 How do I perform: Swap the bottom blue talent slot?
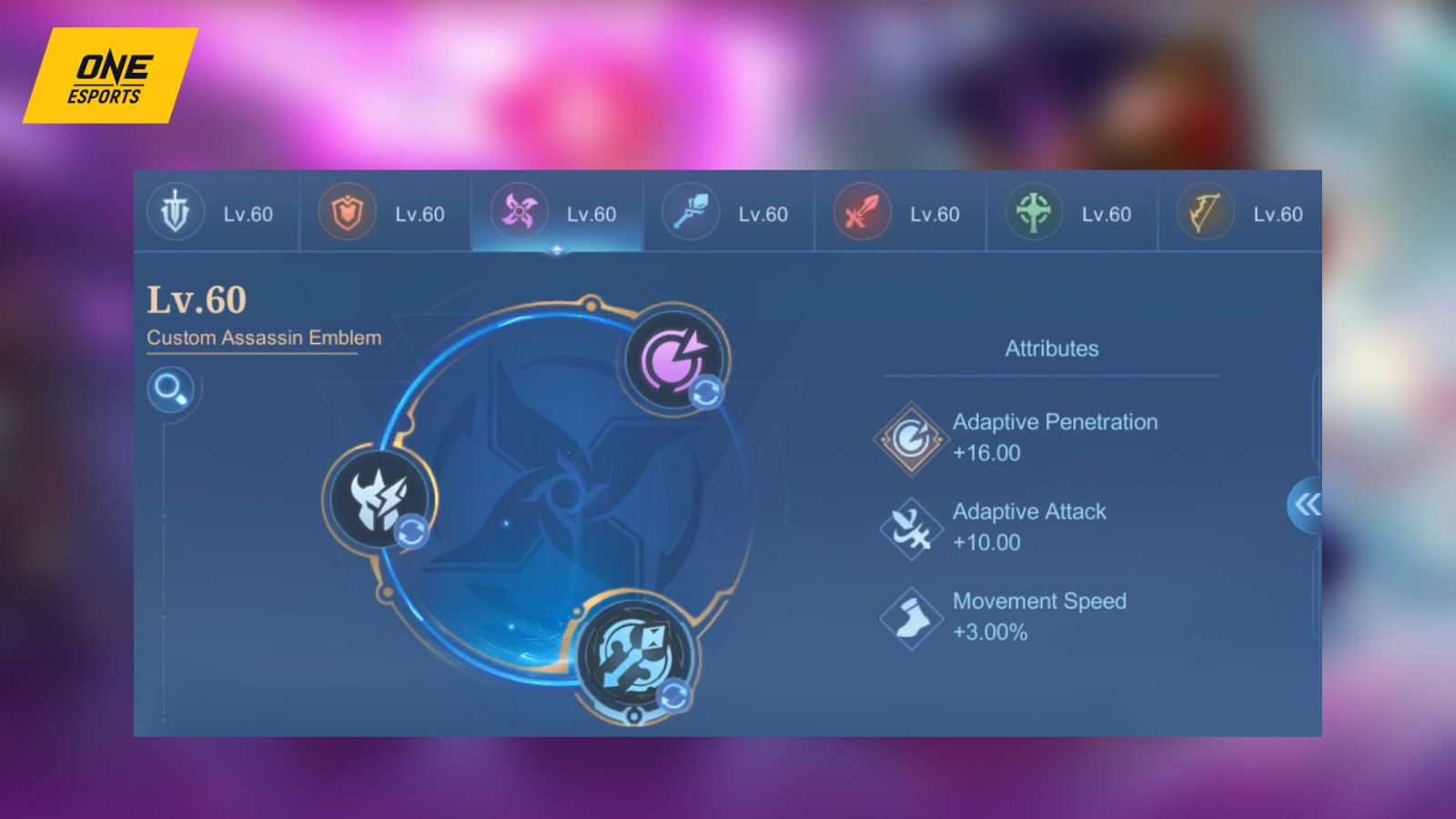click(672, 693)
